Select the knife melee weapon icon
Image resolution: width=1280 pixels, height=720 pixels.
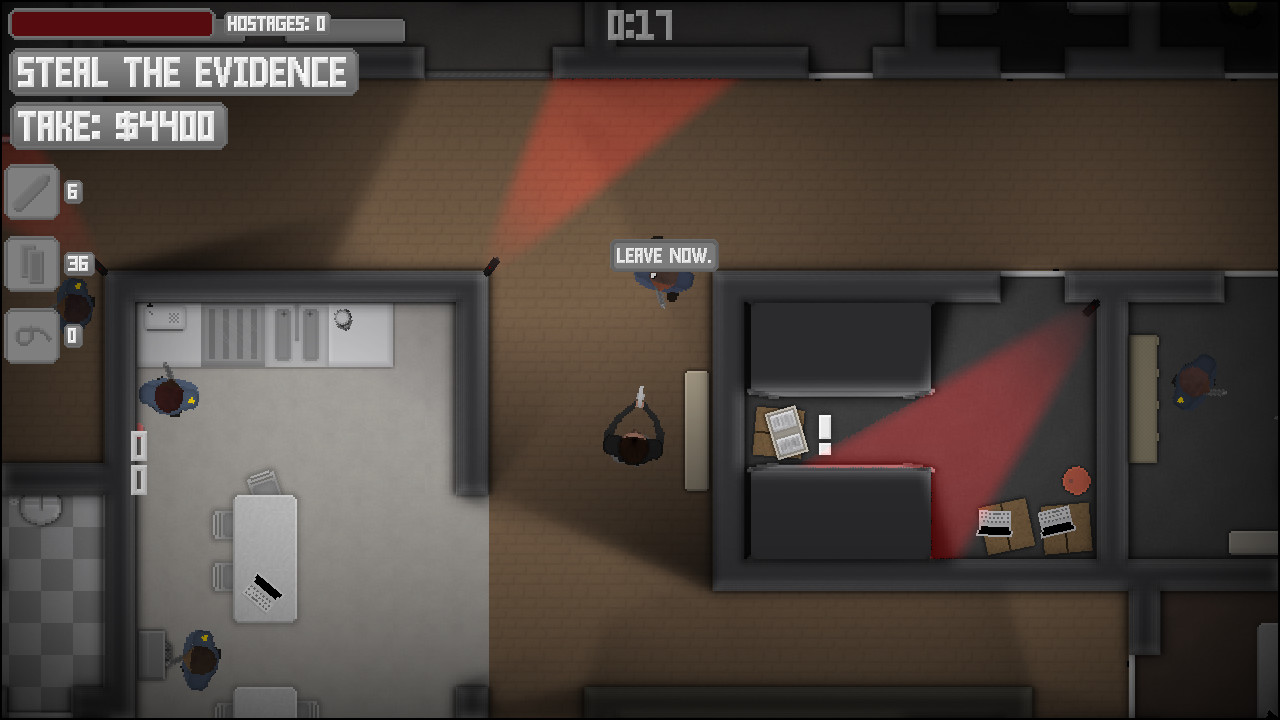pos(31,191)
